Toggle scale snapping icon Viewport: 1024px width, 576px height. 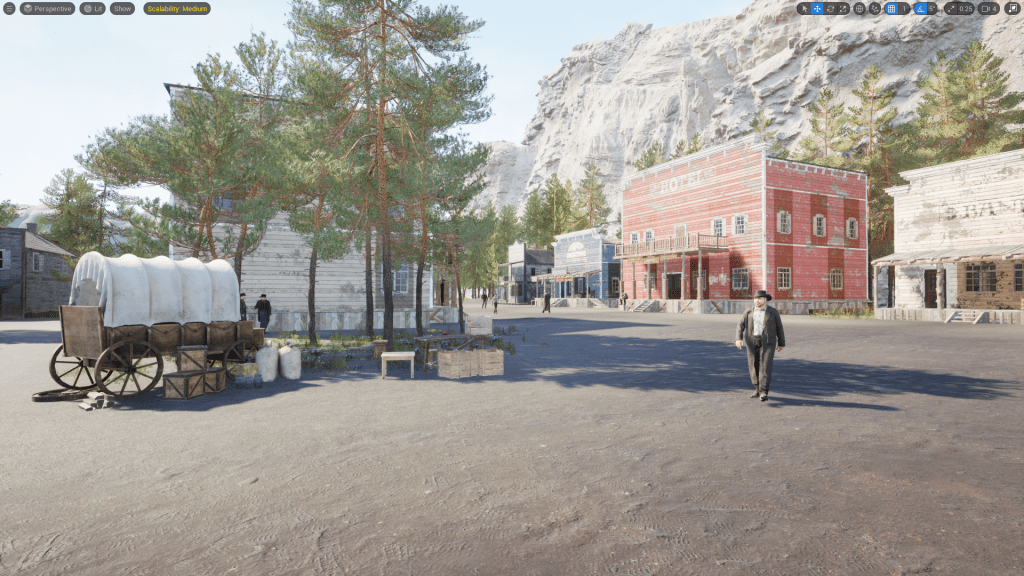[x=950, y=8]
